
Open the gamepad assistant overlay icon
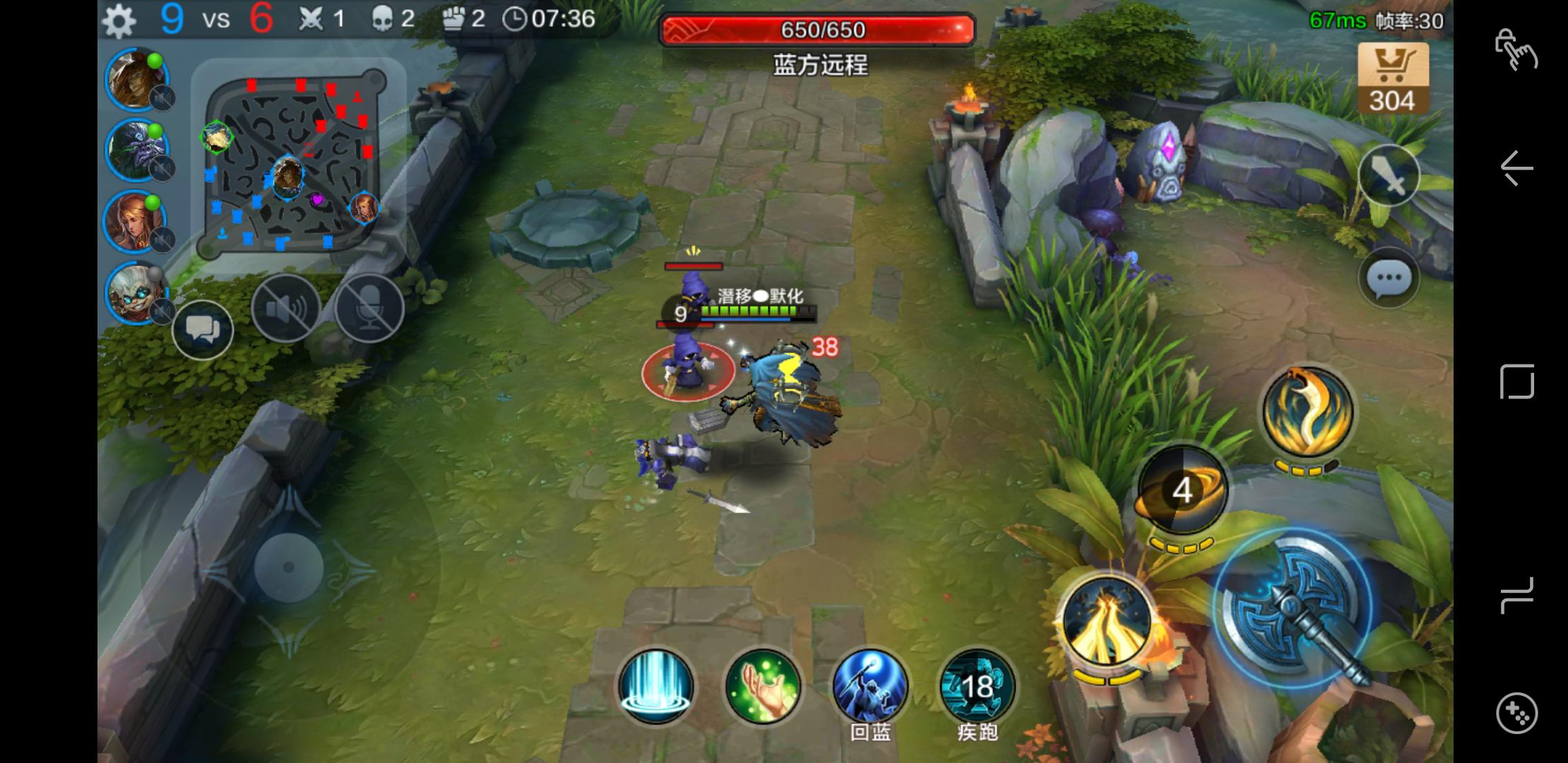[x=1516, y=712]
